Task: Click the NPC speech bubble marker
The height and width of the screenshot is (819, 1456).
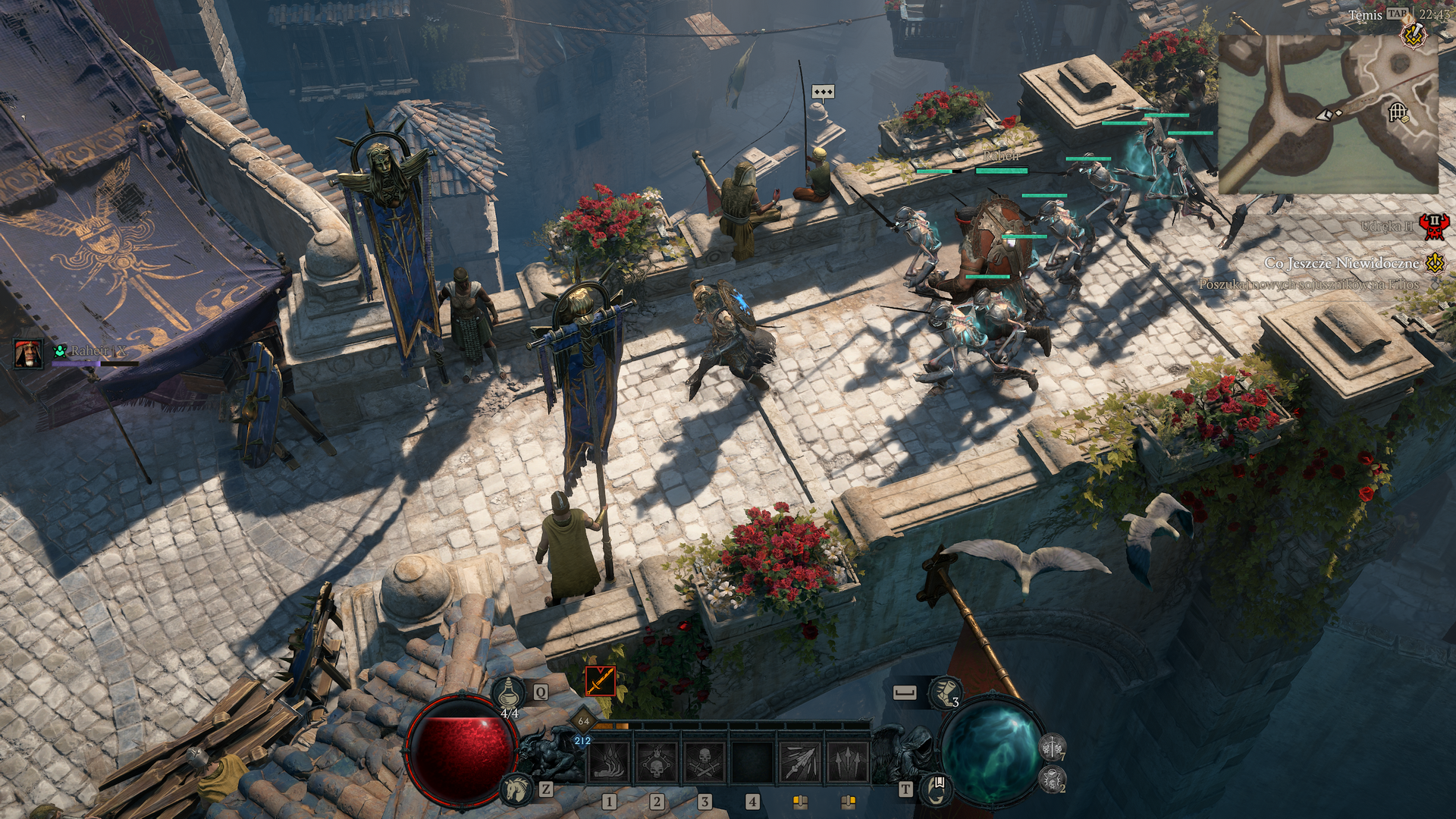Action: point(823,92)
